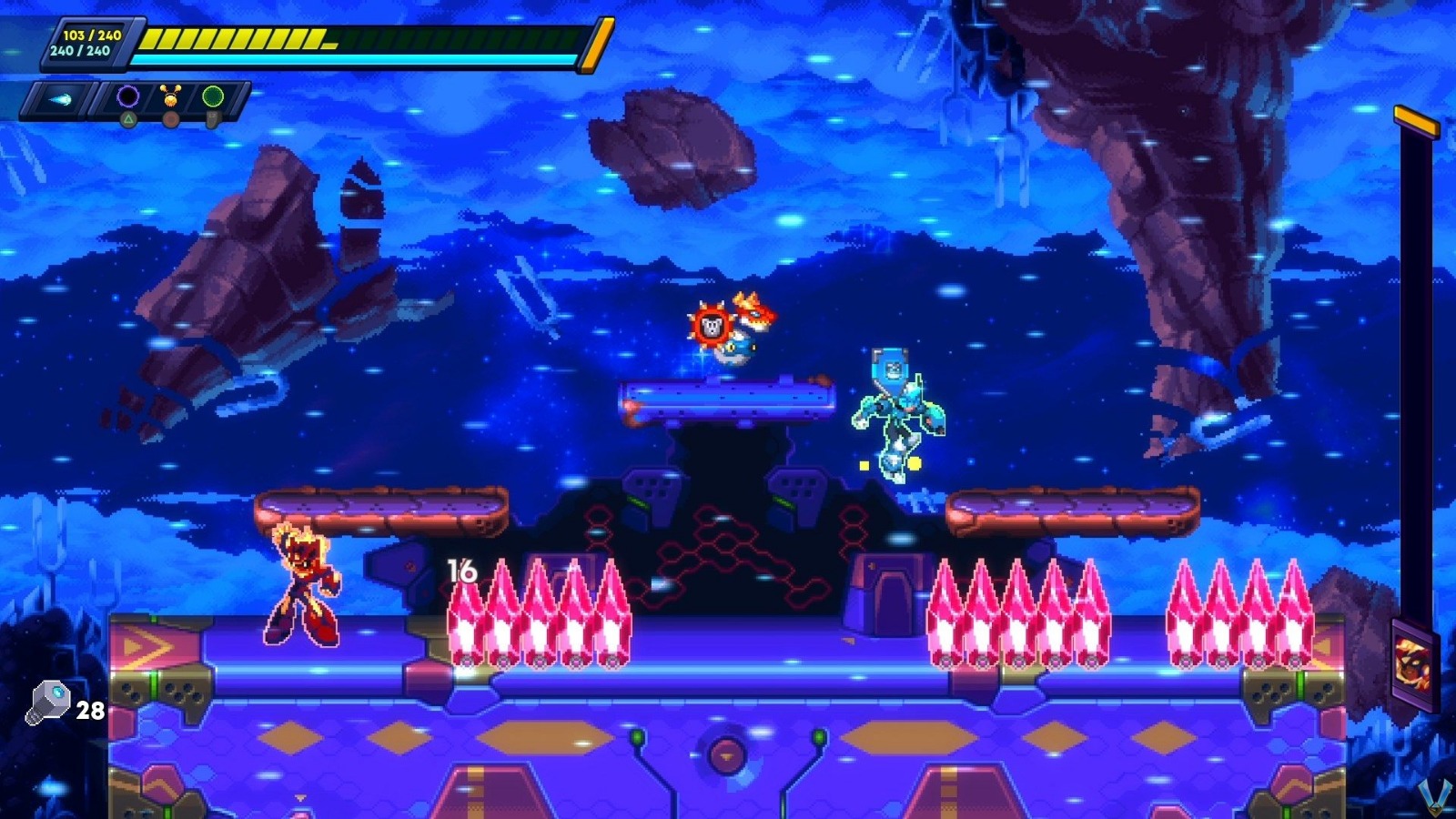Select the yellow bee augment icon
Screen dimensions: 1456x819
point(172,95)
